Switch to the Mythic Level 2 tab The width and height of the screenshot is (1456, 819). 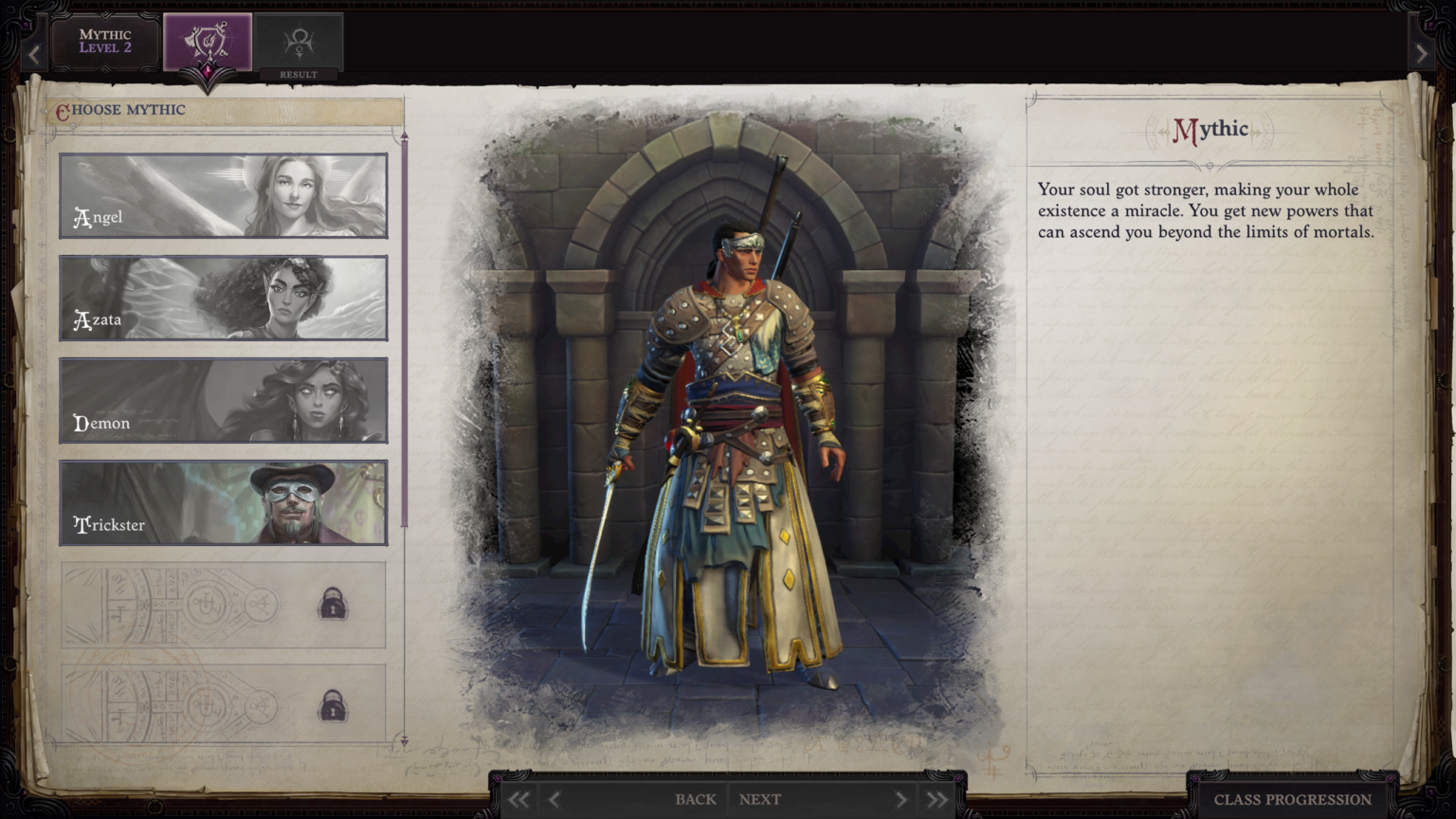(x=104, y=40)
